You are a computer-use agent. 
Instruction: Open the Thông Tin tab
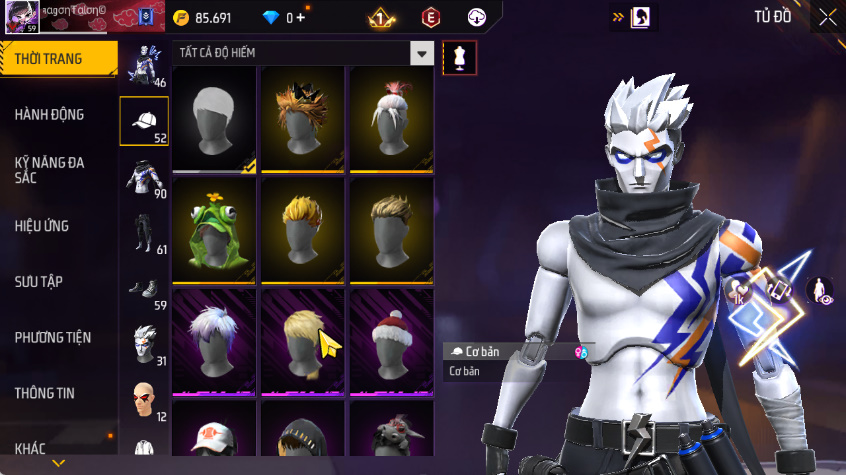coord(45,393)
